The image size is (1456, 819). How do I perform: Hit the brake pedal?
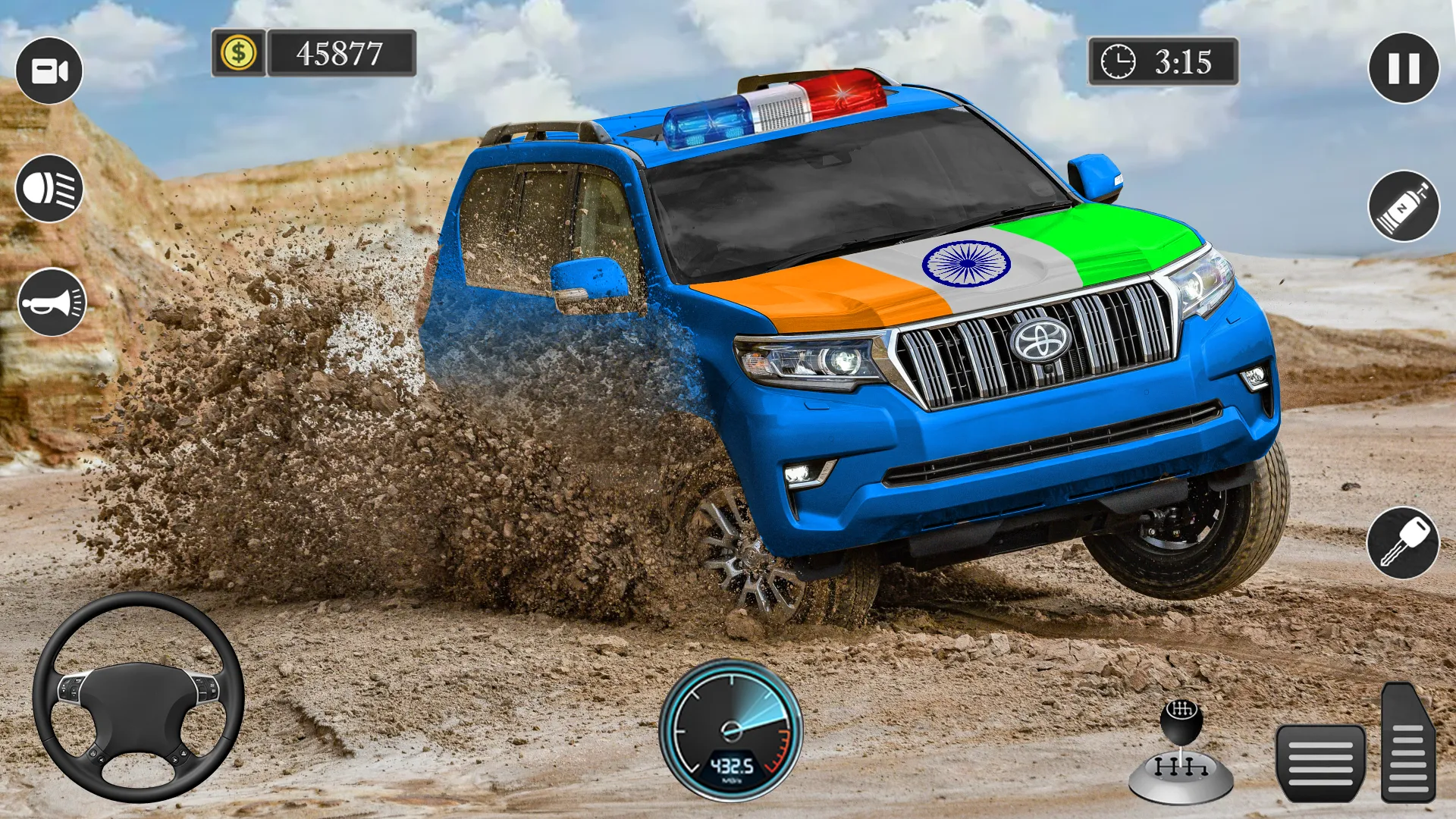point(1320,762)
